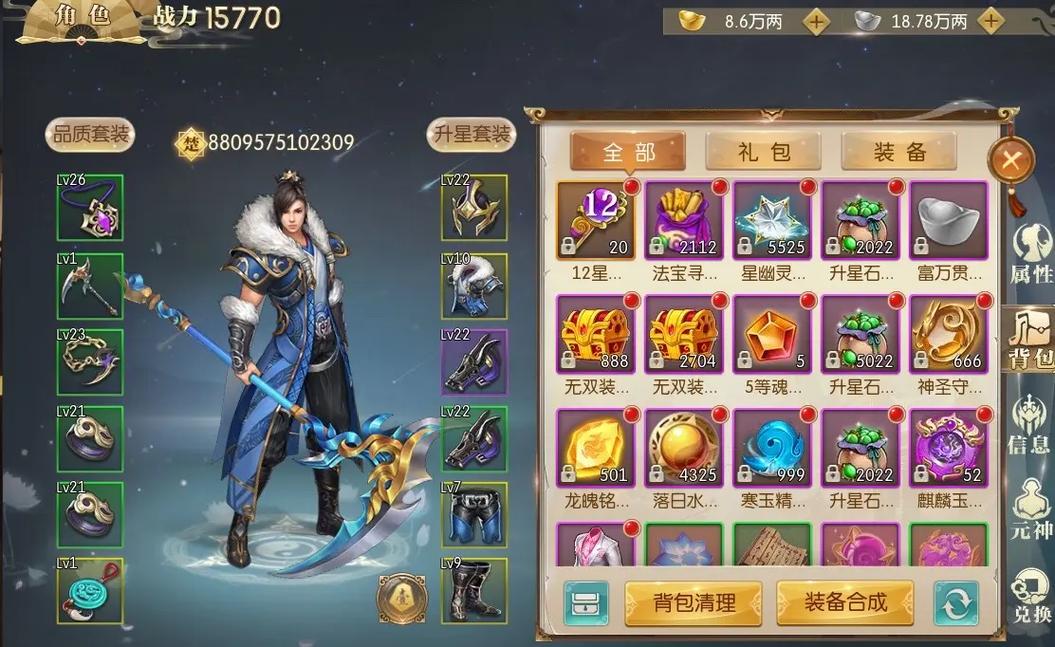
Task: Close the inventory panel with the X button
Action: click(x=1012, y=160)
